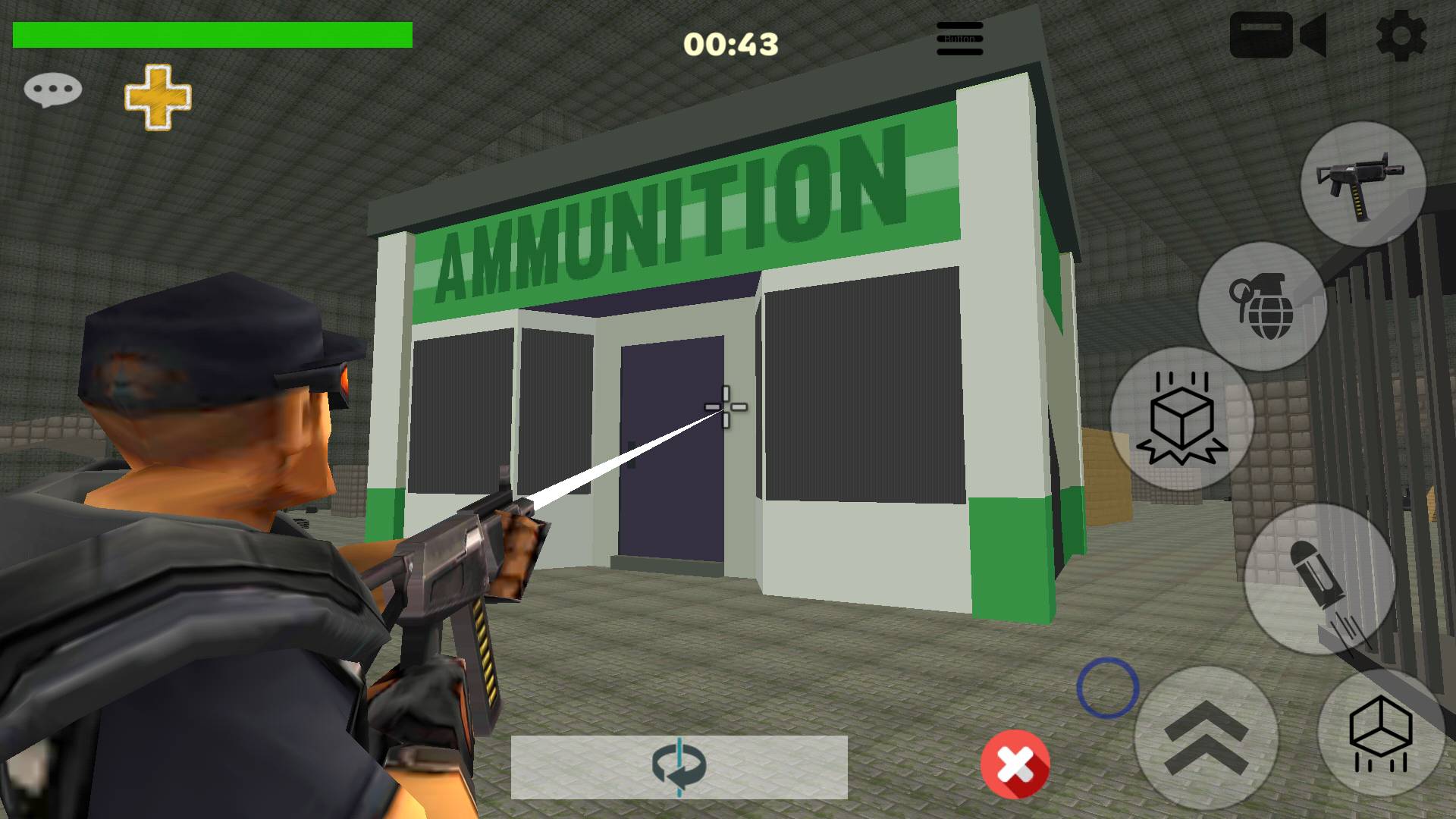Viewport: 1456px width, 819px height.
Task: Tap the cube button in the corner
Action: point(1381,734)
